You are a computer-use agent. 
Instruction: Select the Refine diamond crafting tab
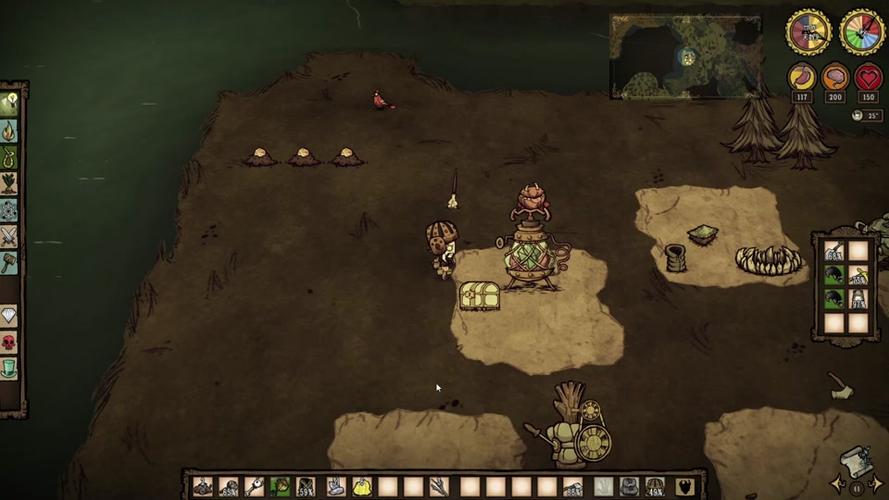tap(10, 316)
